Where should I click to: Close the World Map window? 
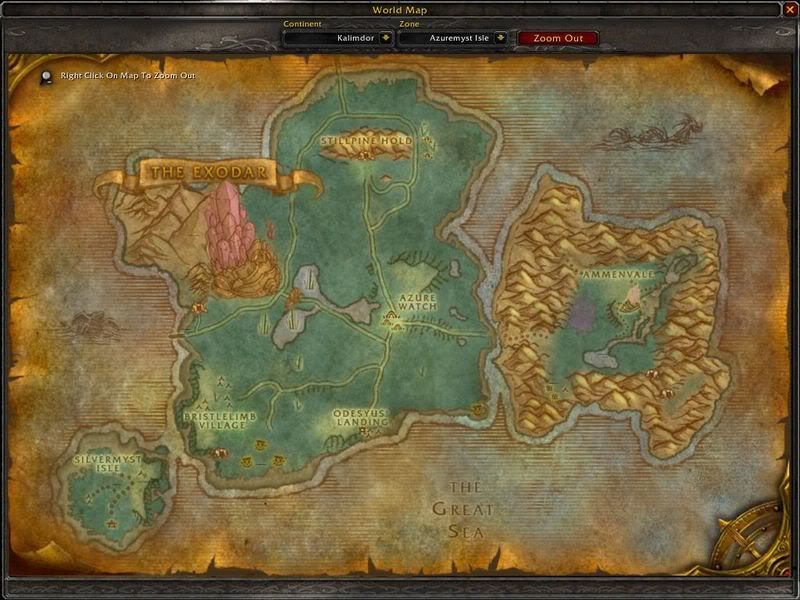tap(788, 9)
